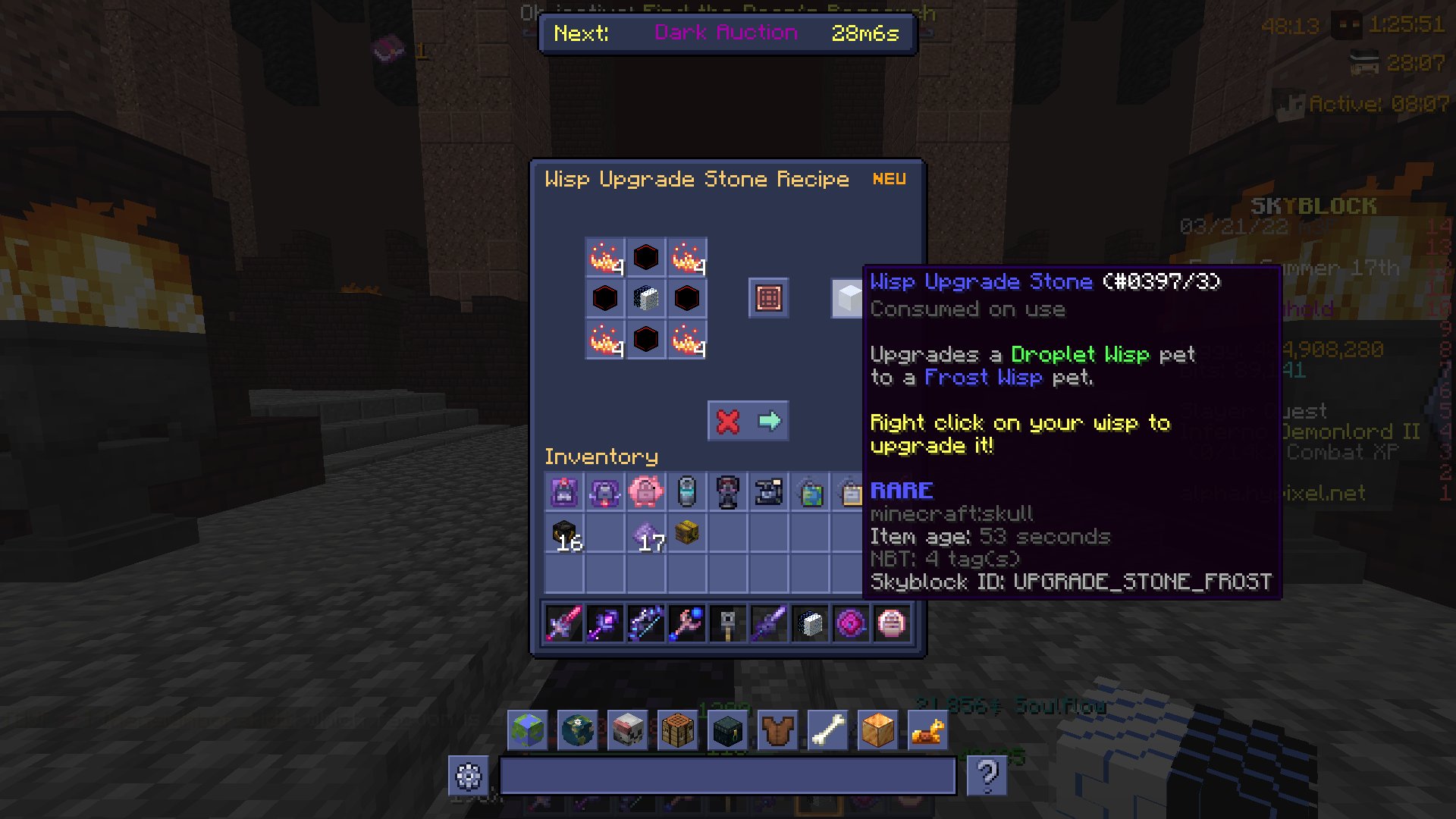This screenshot has height=819, width=1456.
Task: Select the enchanting table icon in bottom toolbar
Action: click(728, 730)
